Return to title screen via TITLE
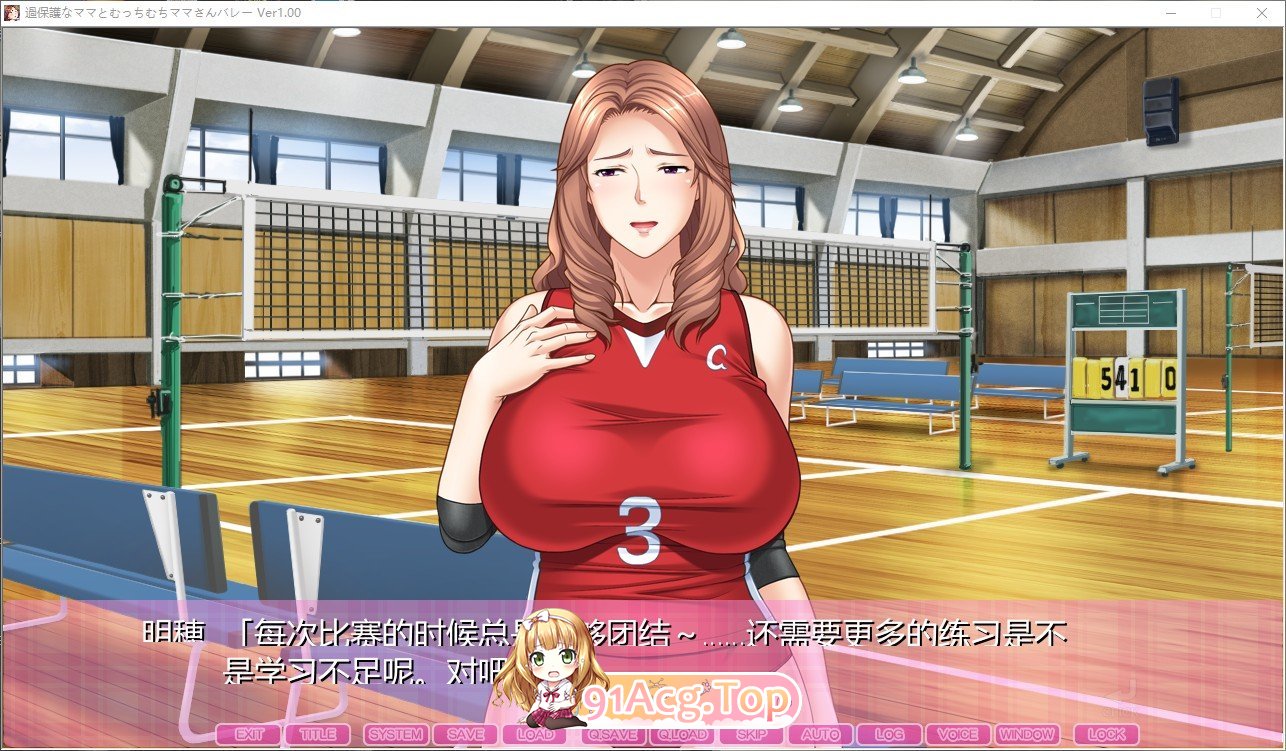 click(x=319, y=733)
